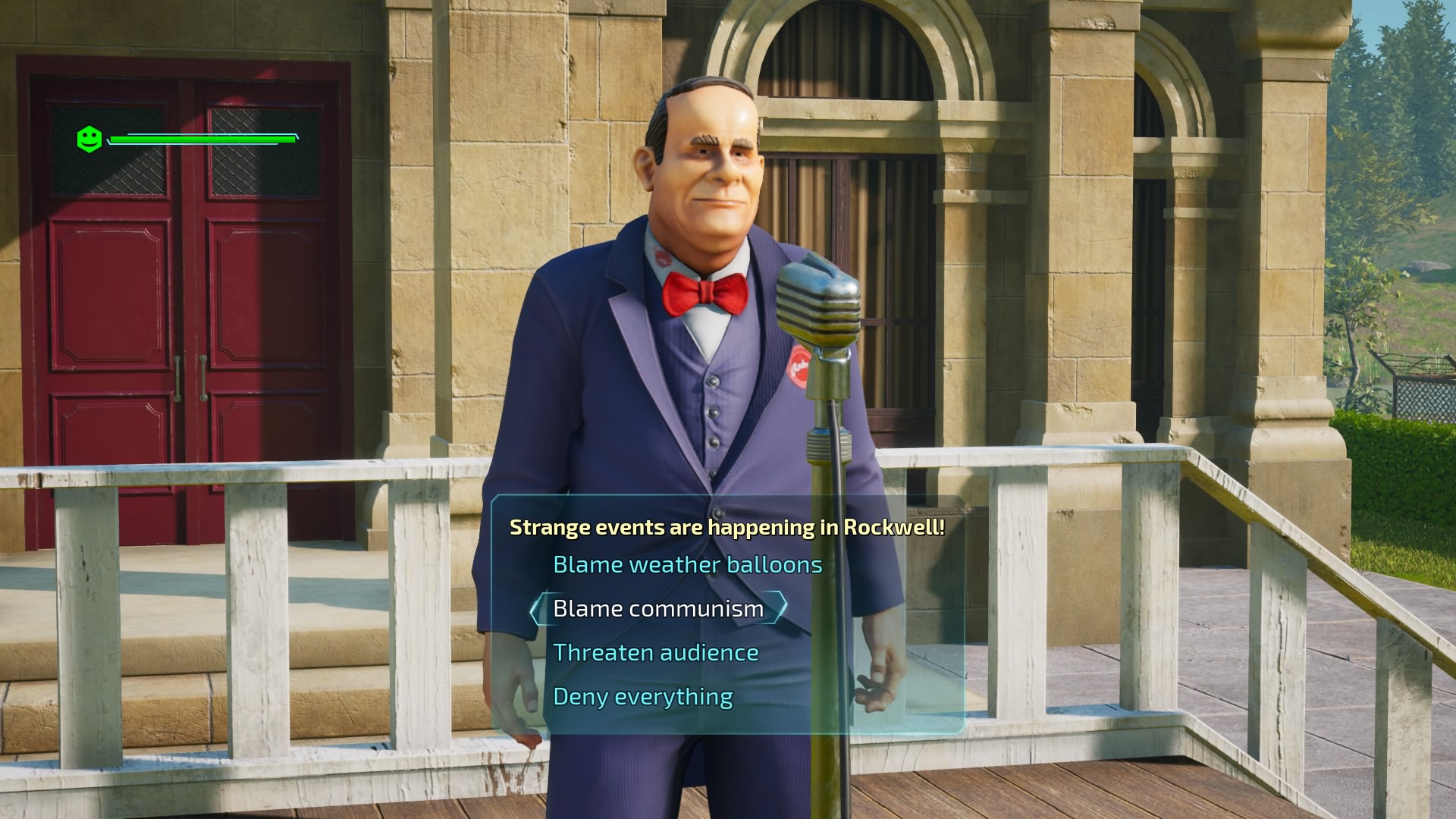Select the Blame weather balloons response
The width and height of the screenshot is (1456, 819).
click(x=687, y=564)
